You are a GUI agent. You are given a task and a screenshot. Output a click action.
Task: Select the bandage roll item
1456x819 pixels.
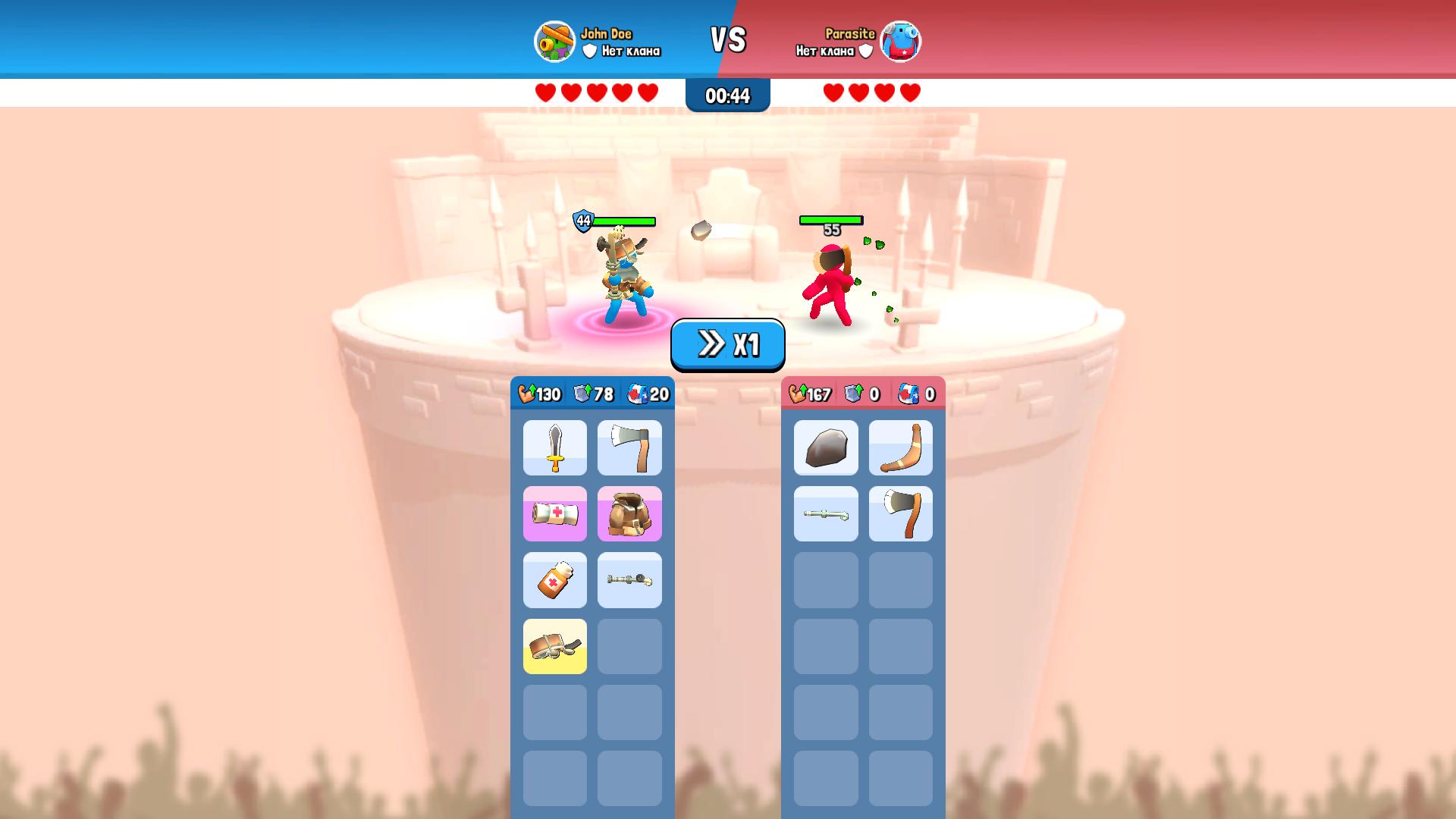point(554,514)
